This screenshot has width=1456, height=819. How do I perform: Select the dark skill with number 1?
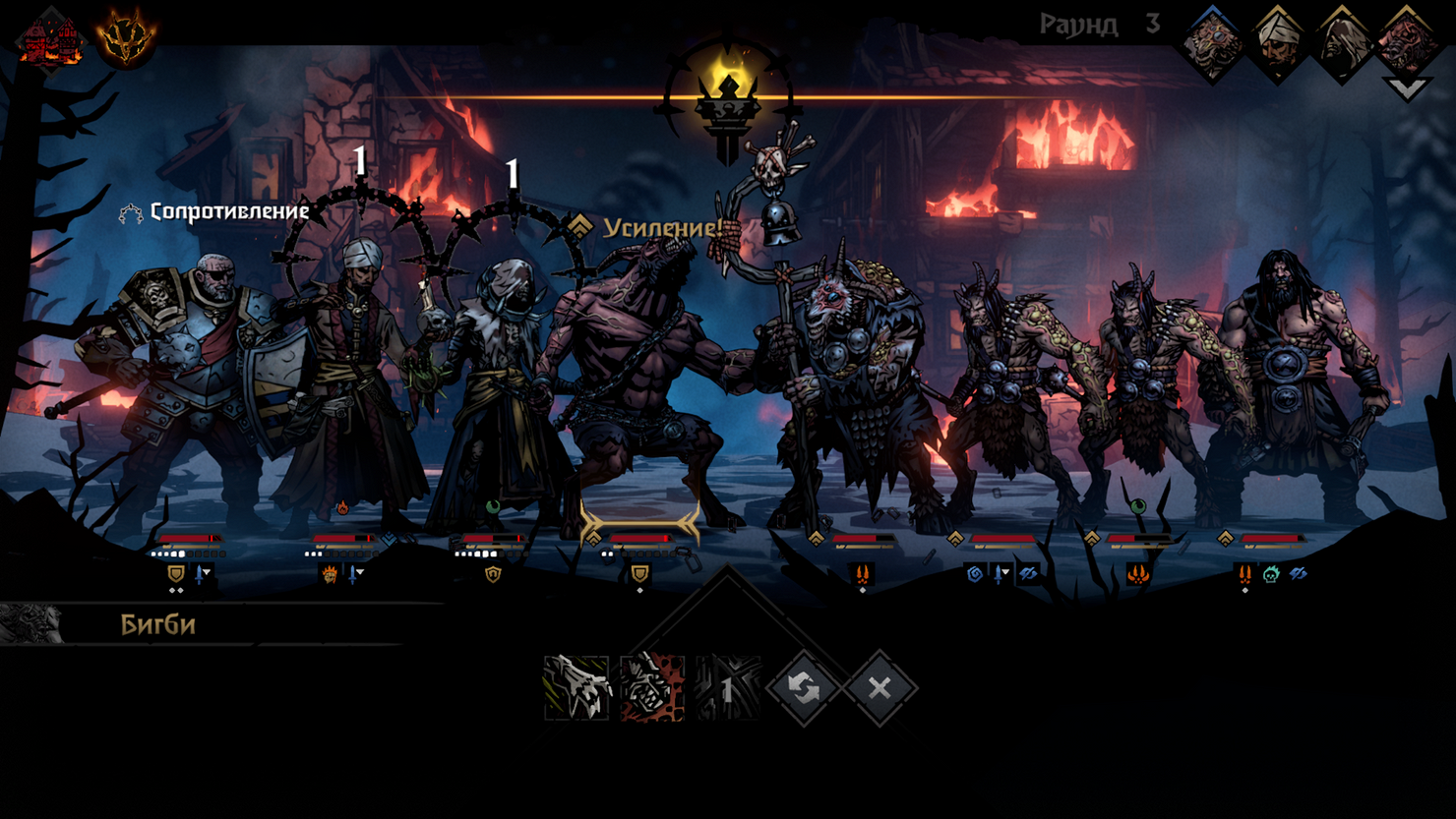728,687
